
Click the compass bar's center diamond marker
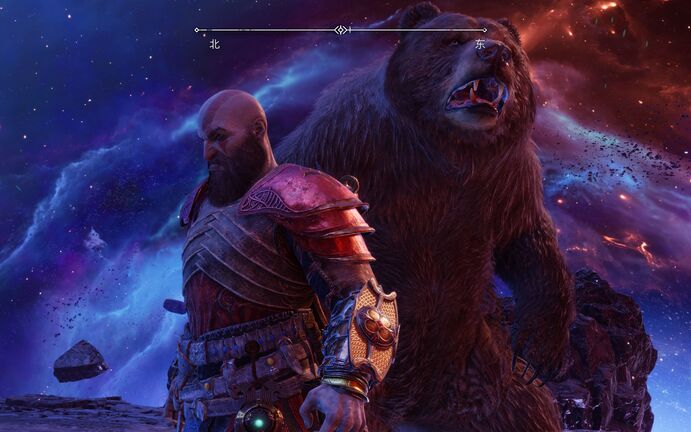(x=342, y=30)
